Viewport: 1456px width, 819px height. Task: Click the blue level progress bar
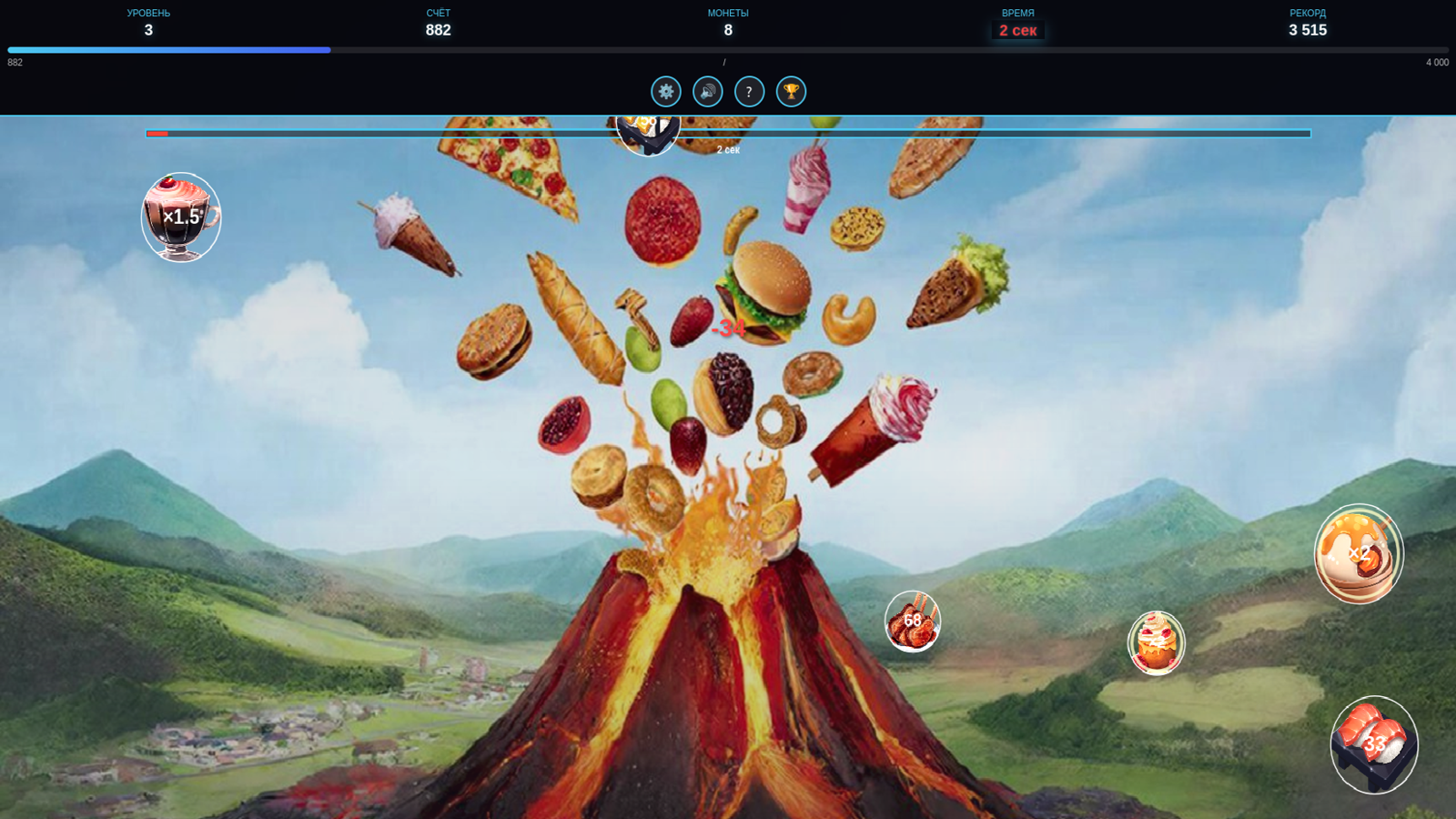click(168, 49)
